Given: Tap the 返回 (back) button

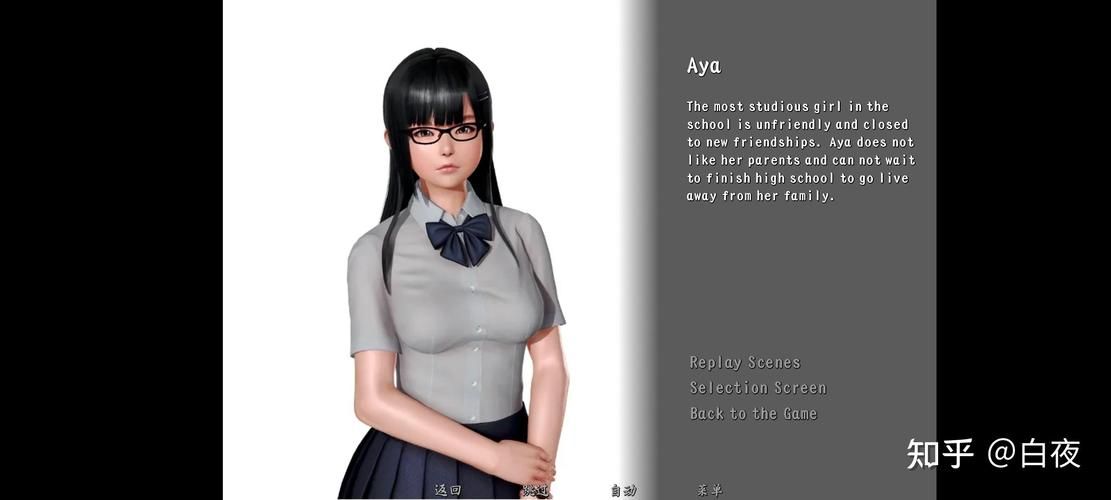Looking at the screenshot, I should (447, 490).
